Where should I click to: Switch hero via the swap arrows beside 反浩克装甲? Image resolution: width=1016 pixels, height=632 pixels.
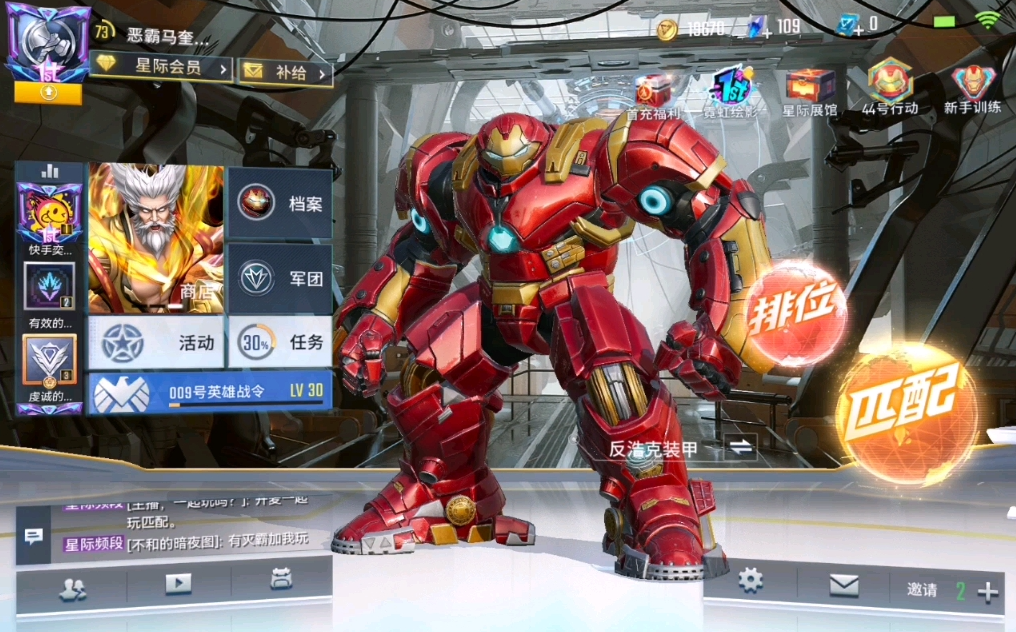click(x=740, y=448)
